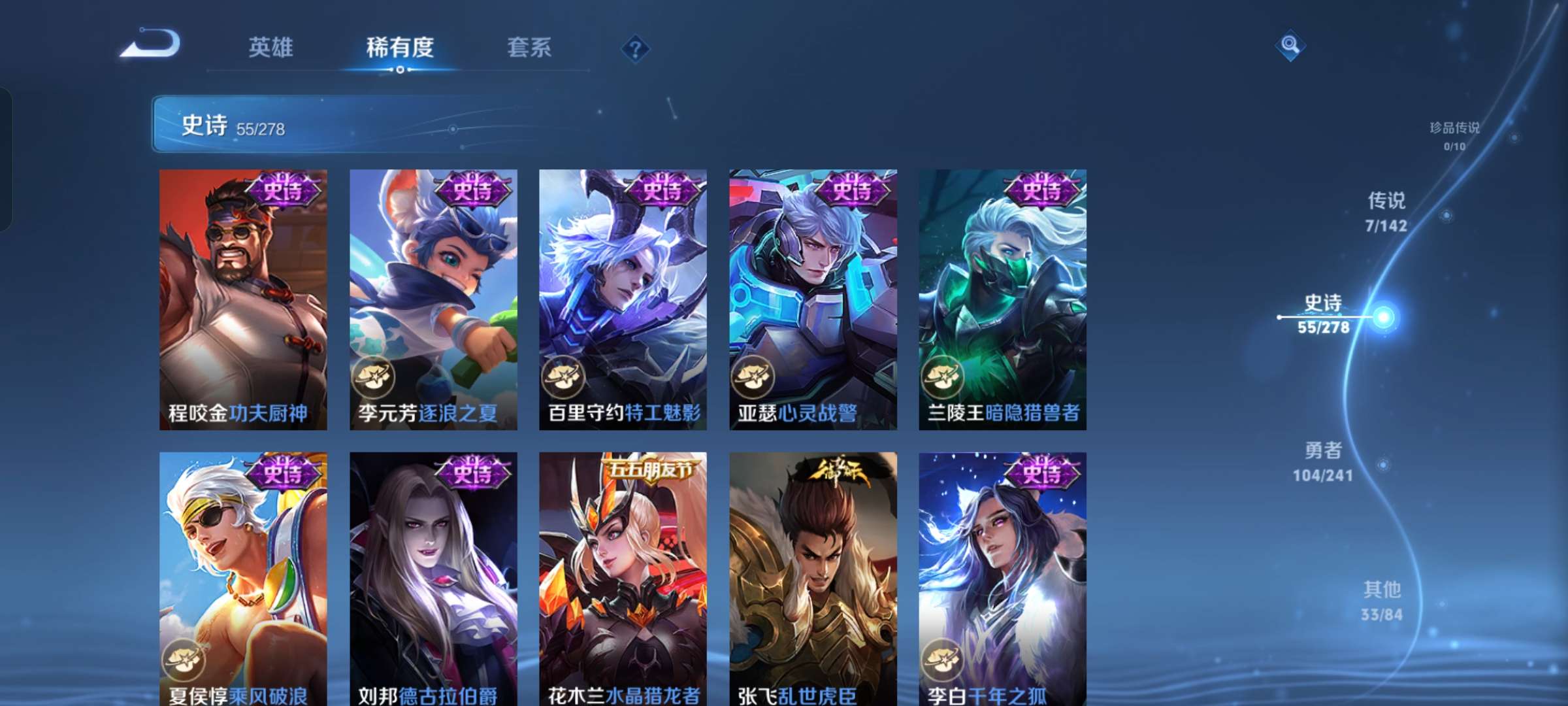Open help via the question mark icon
The image size is (1568, 706).
pos(635,48)
